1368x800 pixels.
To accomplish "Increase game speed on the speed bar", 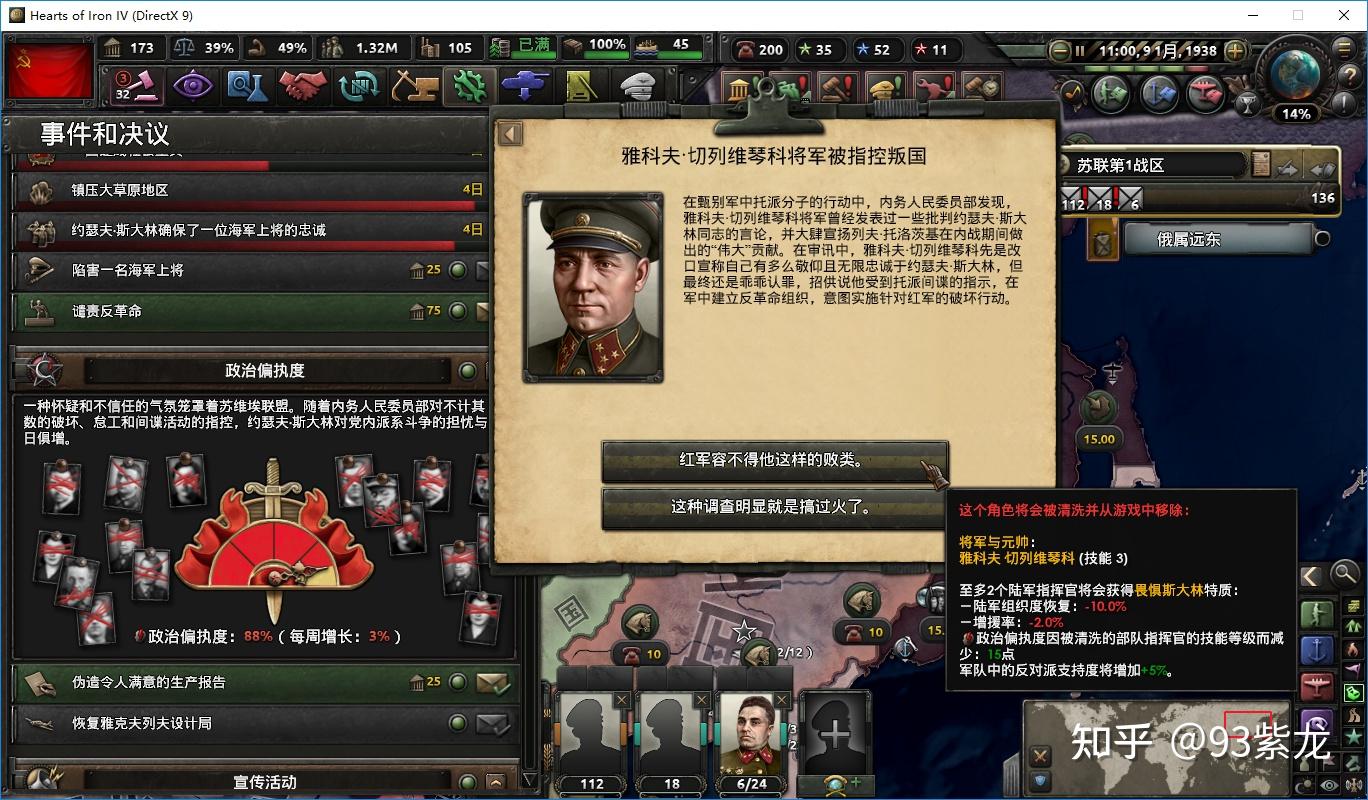I will click(x=1235, y=51).
